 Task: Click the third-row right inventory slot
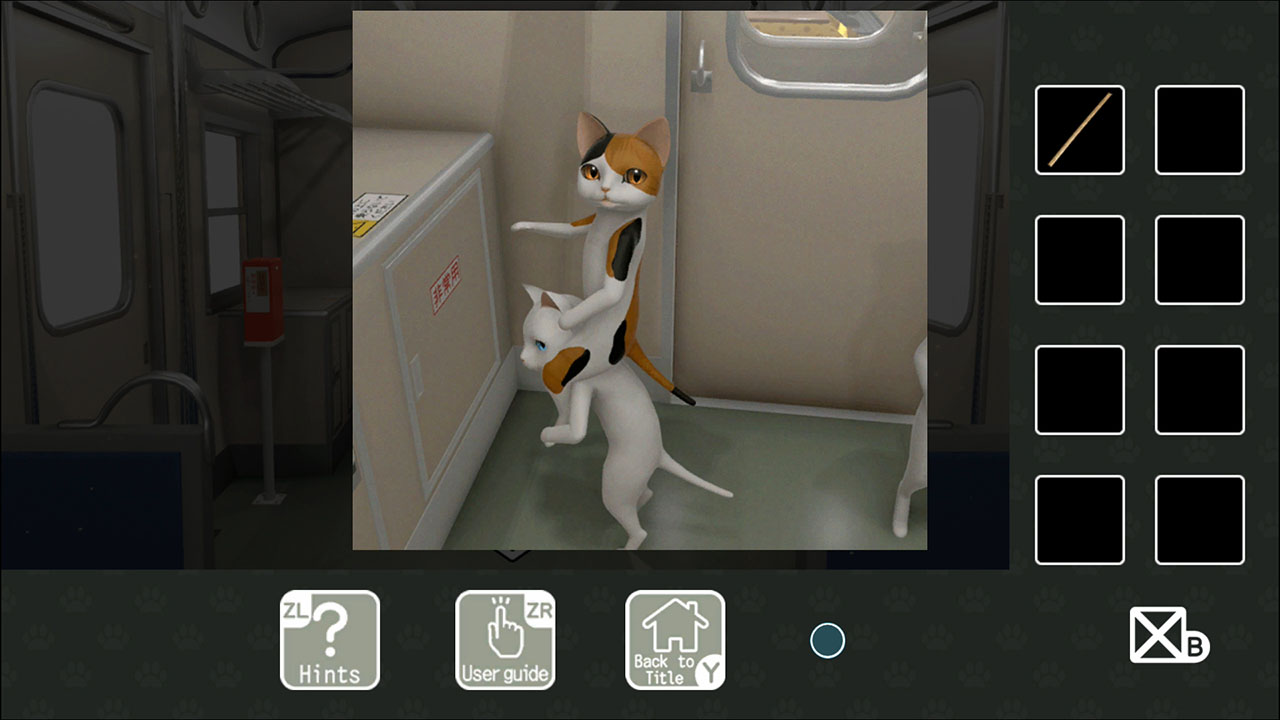point(1199,390)
